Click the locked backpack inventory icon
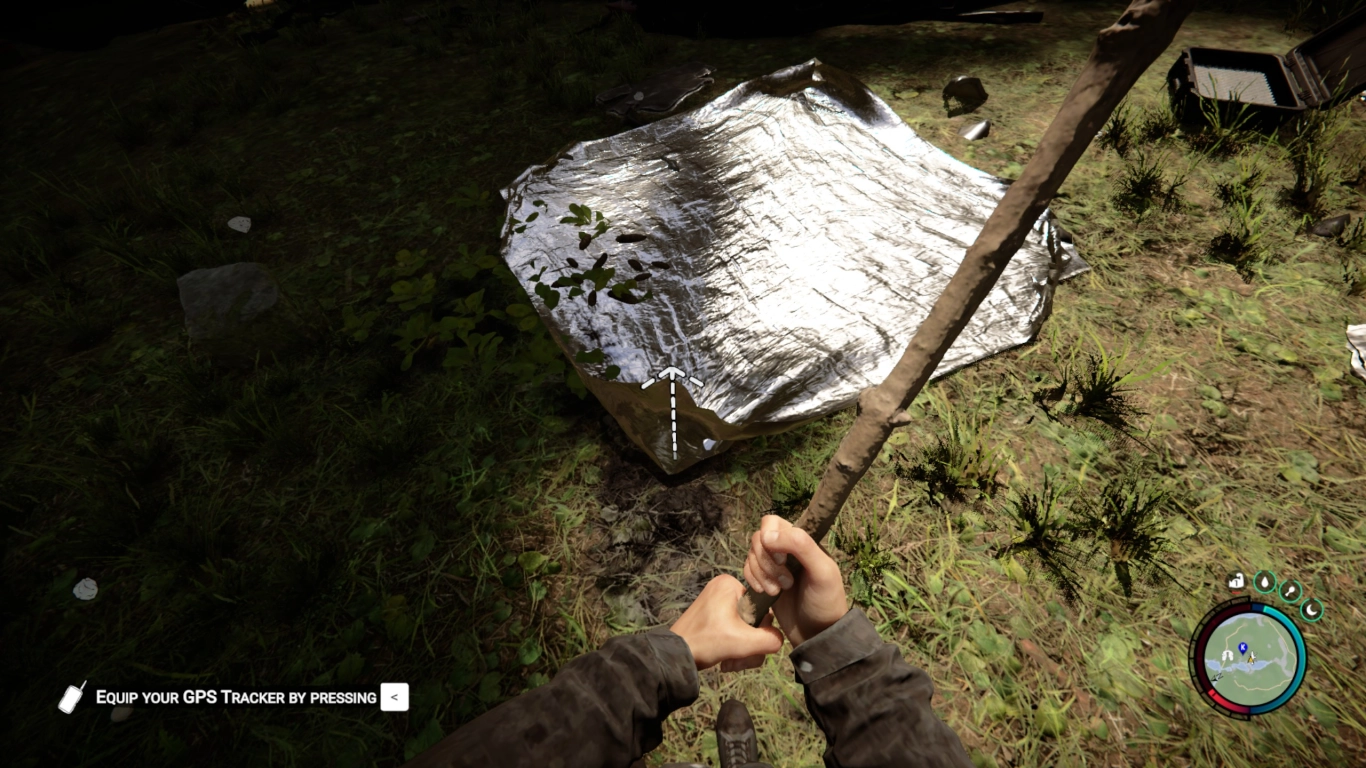 pos(1235,582)
